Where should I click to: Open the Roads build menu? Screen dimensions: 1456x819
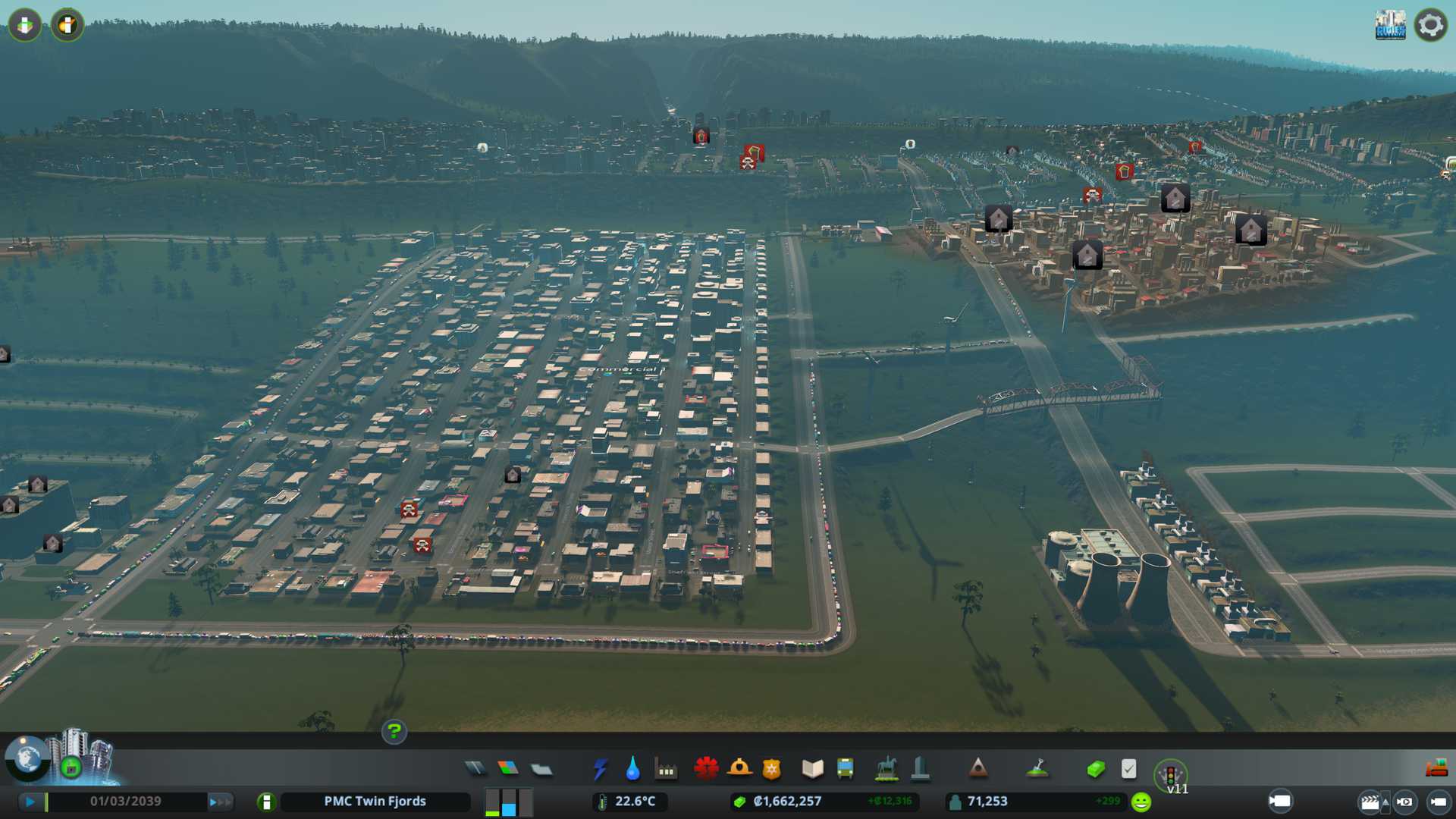point(475,769)
